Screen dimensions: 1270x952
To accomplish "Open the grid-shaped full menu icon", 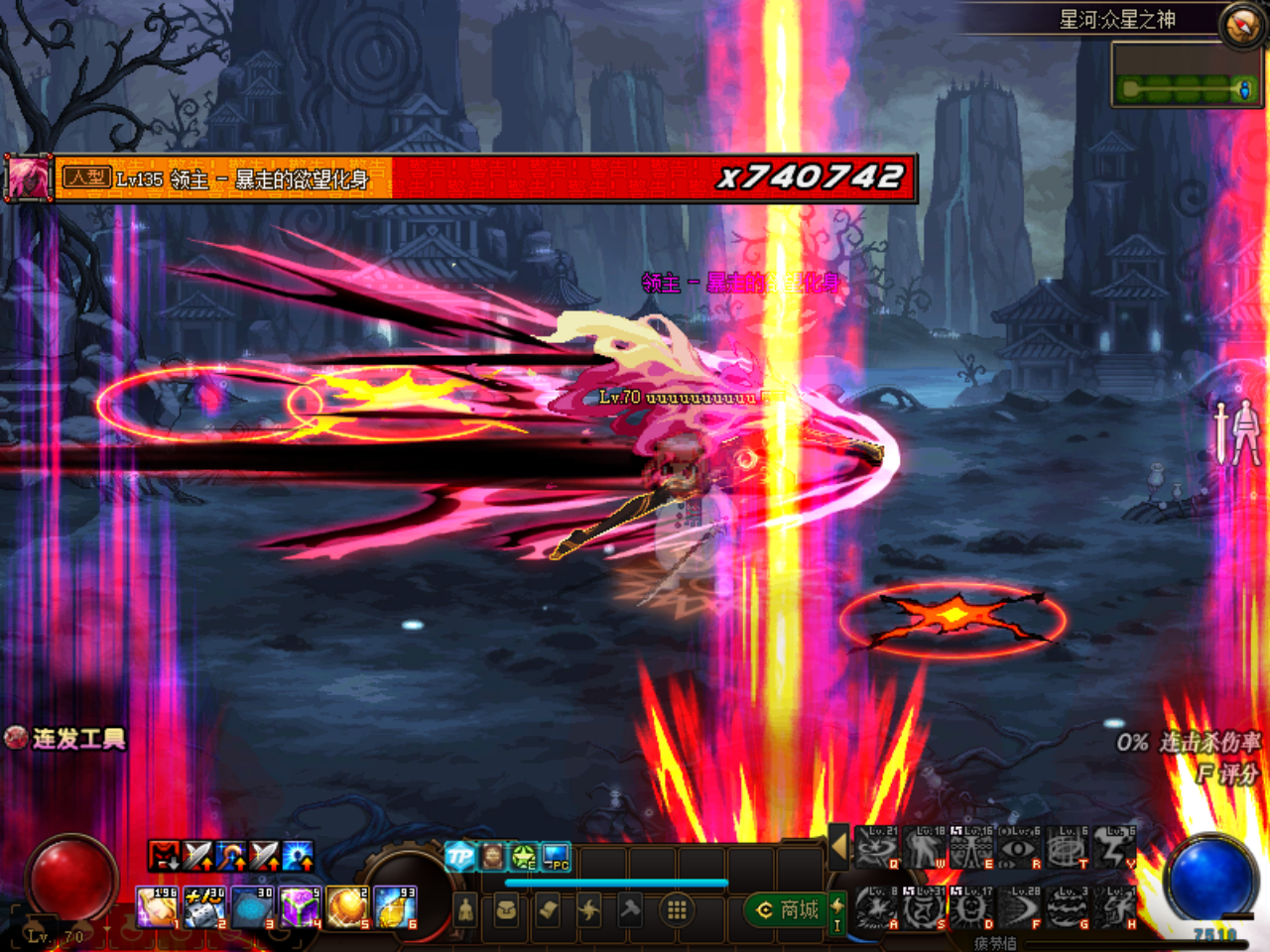I will pyautogui.click(x=676, y=910).
